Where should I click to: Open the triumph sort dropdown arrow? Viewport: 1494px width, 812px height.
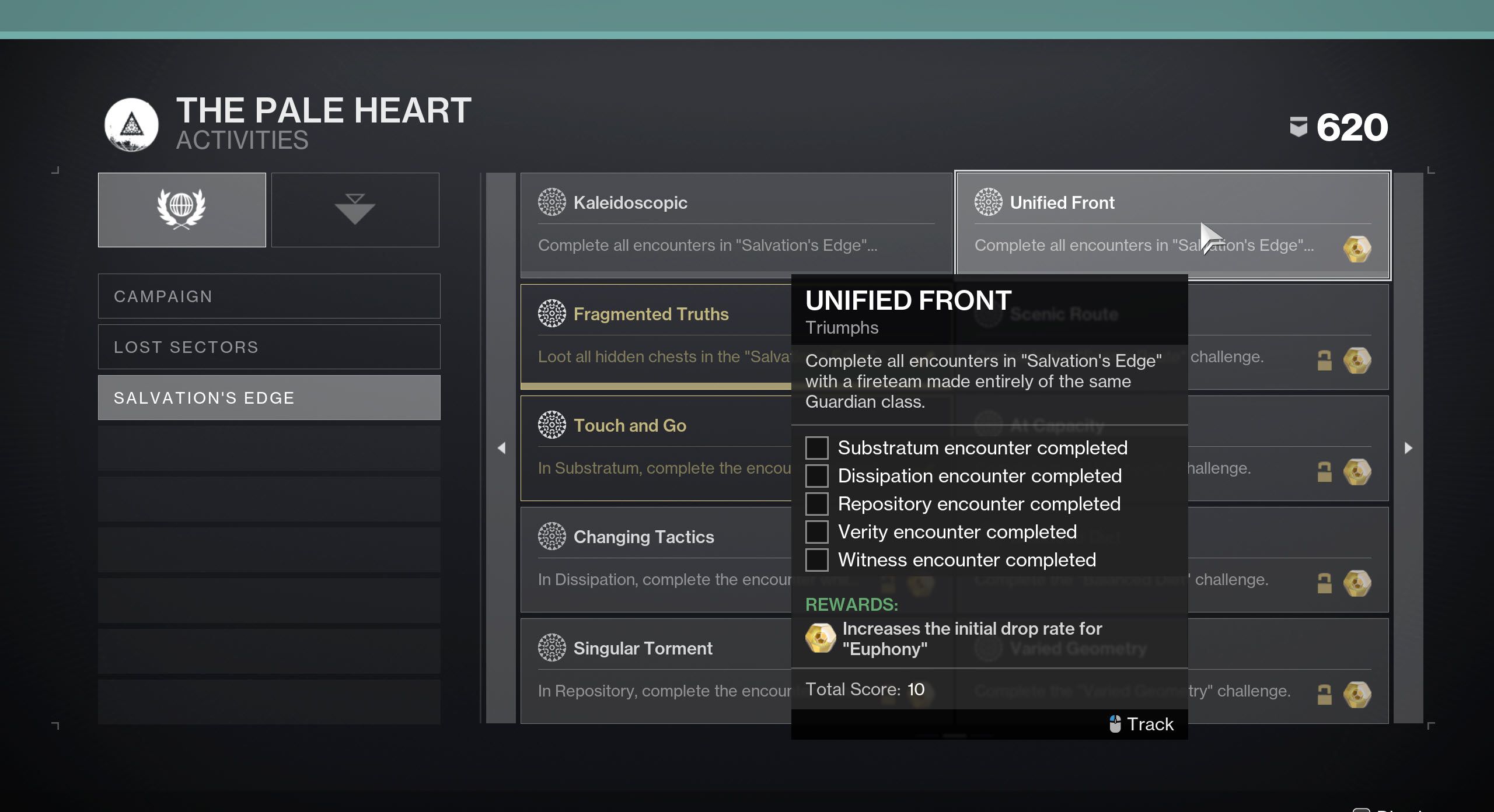[355, 209]
